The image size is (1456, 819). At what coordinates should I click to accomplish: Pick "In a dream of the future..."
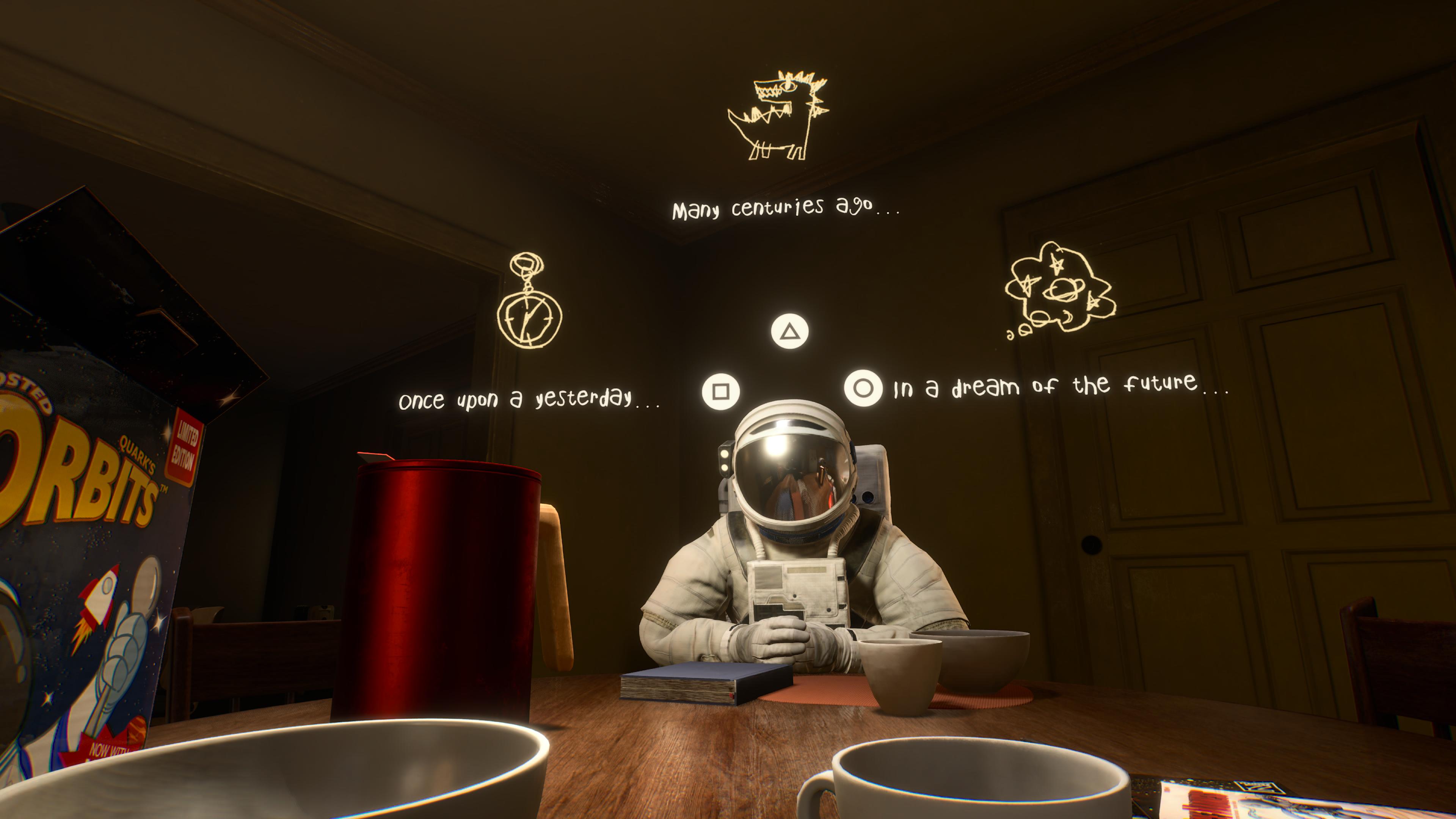pyautogui.click(x=1061, y=386)
